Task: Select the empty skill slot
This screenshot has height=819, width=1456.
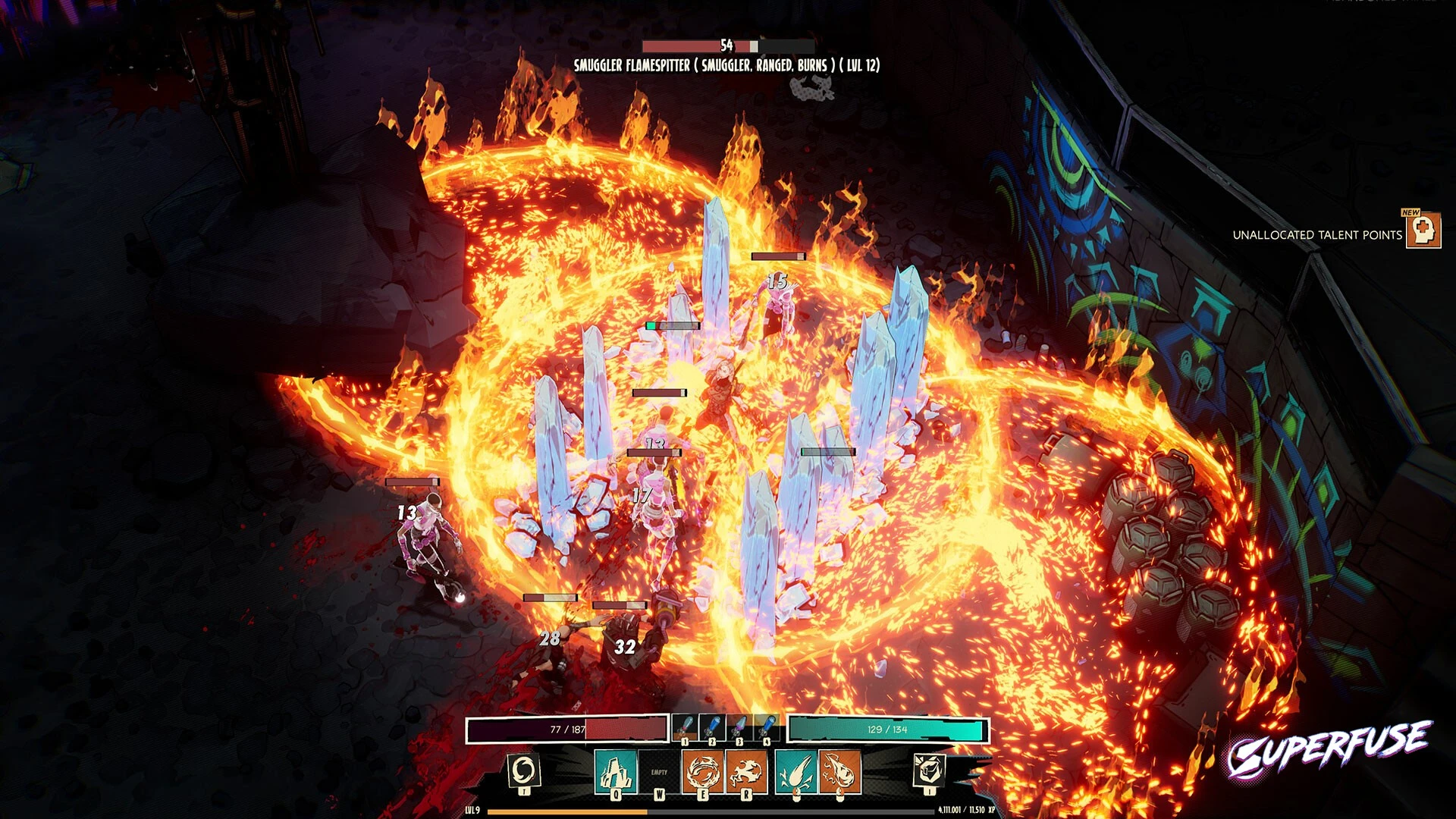Action: point(659,773)
